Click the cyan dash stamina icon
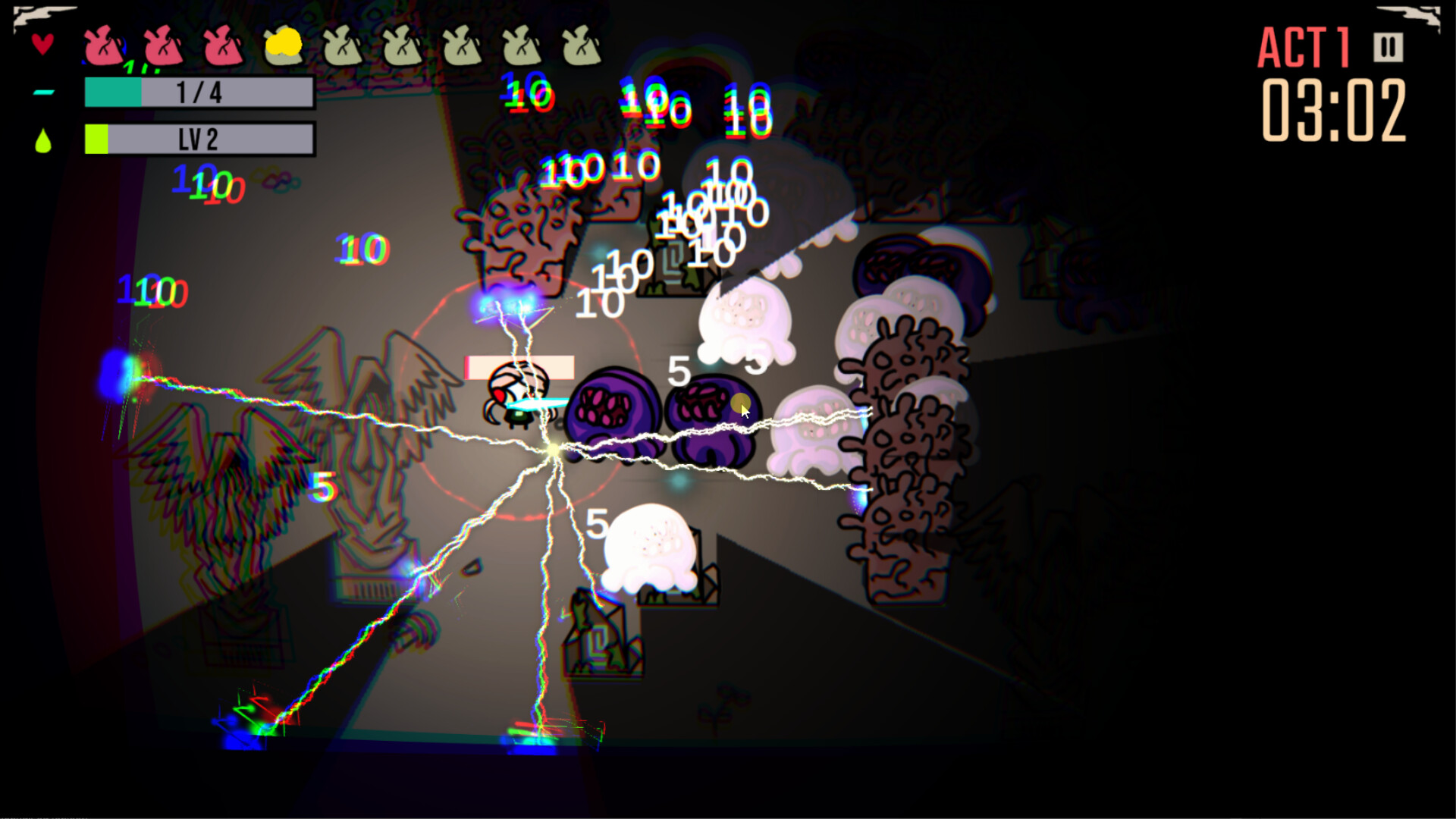1456x819 pixels. pos(44,93)
